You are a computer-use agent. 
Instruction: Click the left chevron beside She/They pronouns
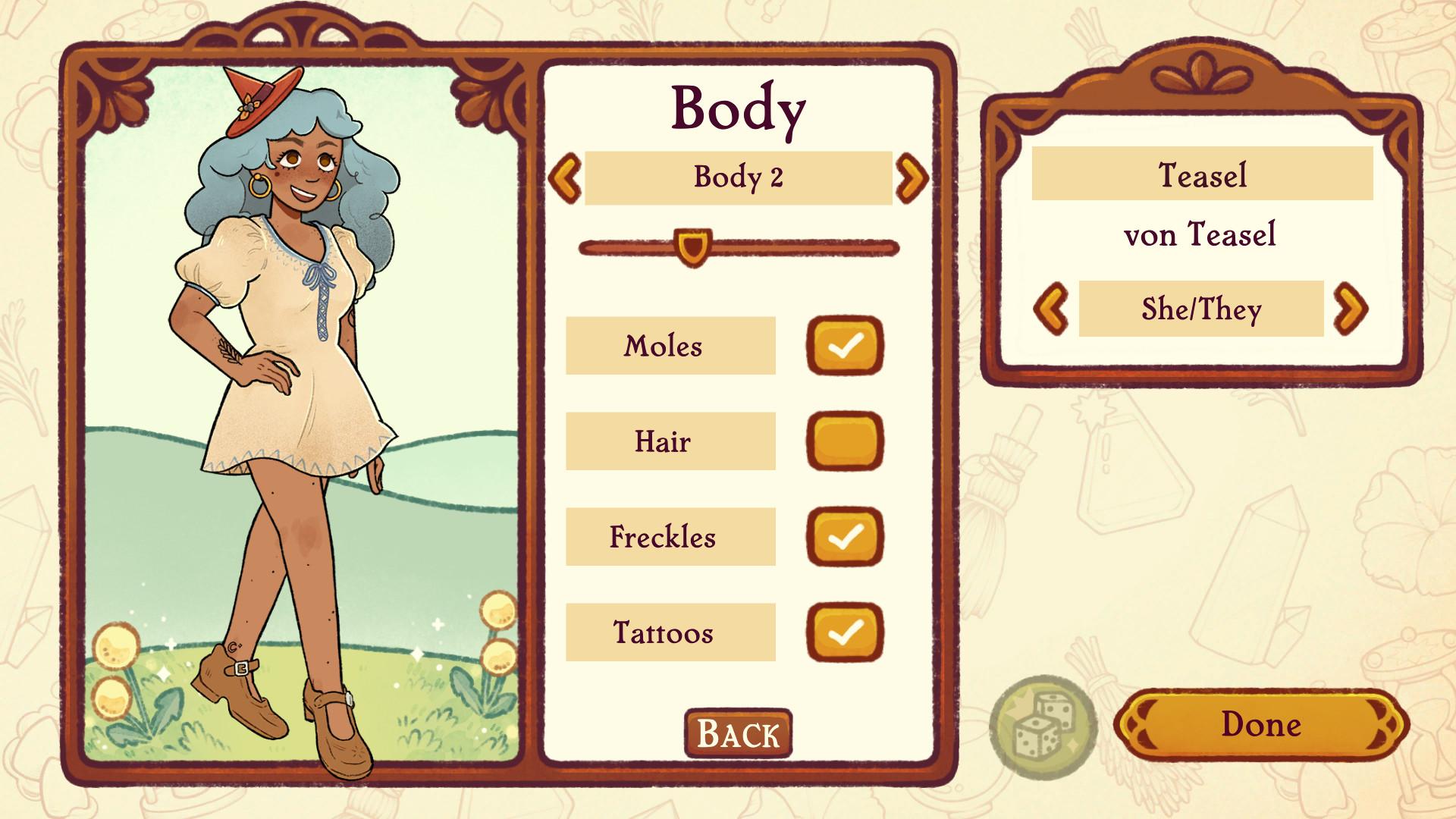click(1053, 308)
